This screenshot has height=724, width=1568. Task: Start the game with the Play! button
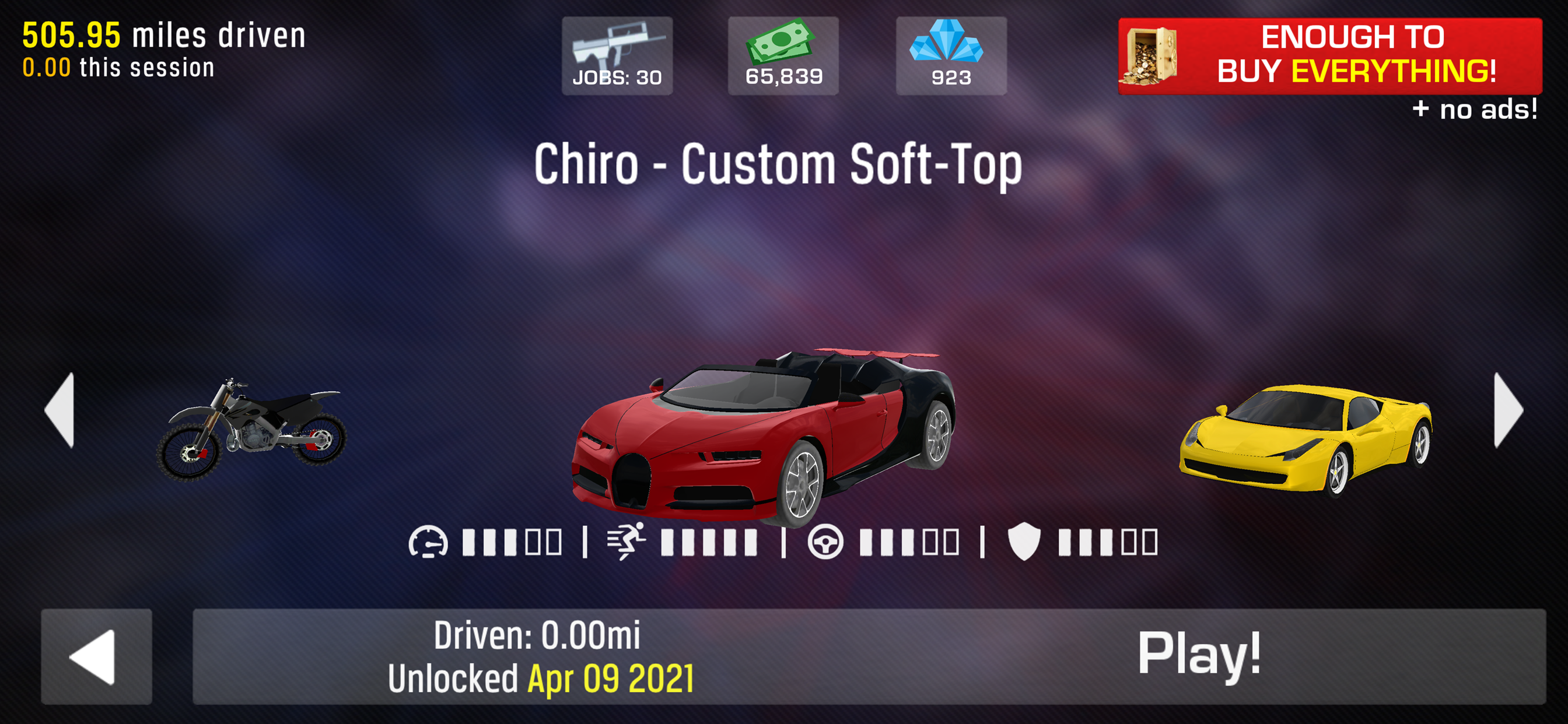click(x=1198, y=656)
